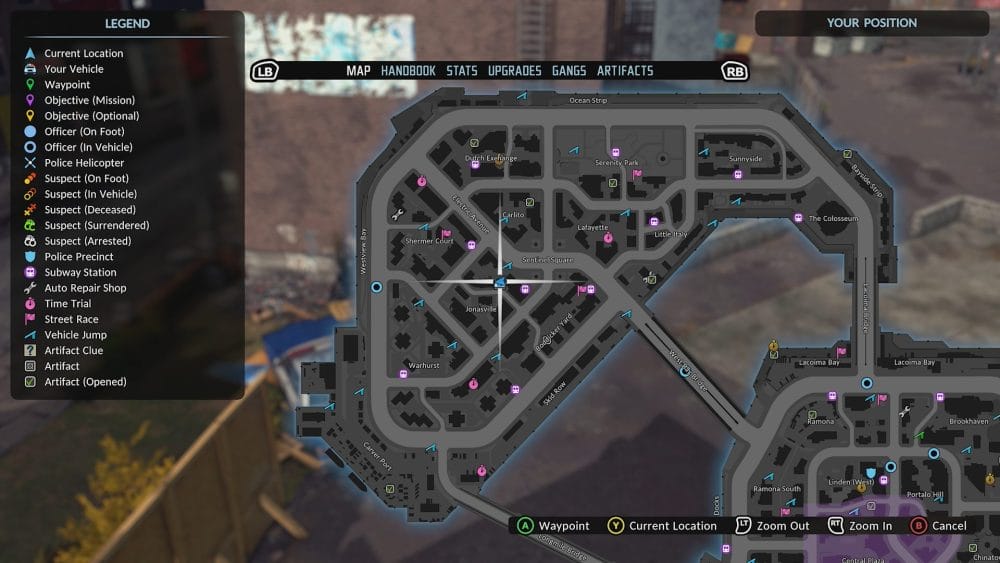Show the Artifacts tab
This screenshot has width=1000, height=563.
(x=625, y=71)
